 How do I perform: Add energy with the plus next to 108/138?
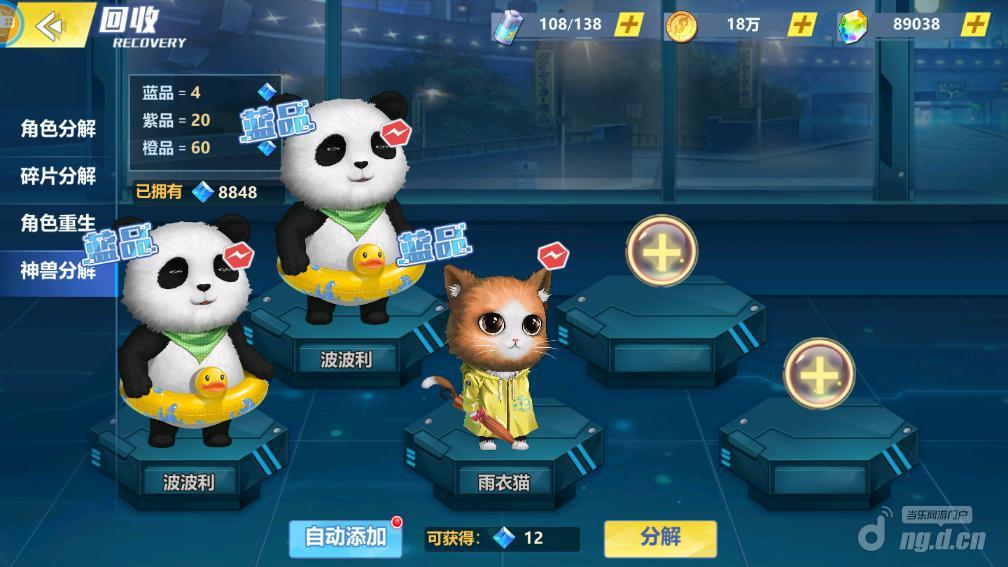point(628,24)
